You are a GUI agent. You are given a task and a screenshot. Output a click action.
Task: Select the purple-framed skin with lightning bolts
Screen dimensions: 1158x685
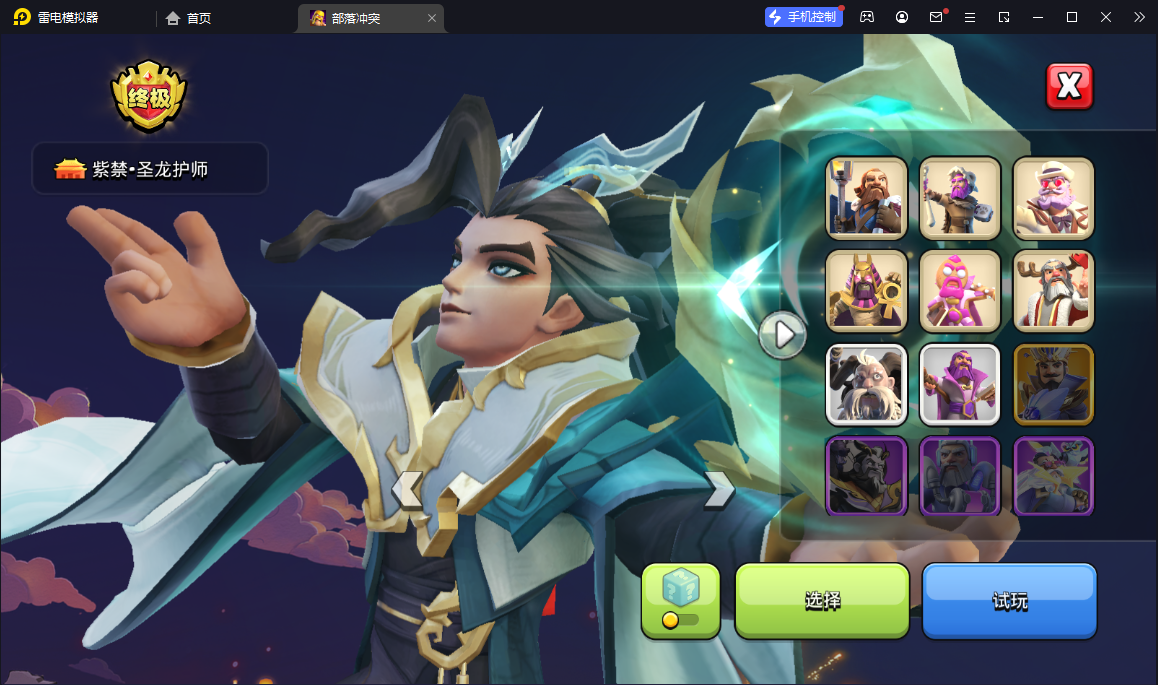tap(1053, 476)
